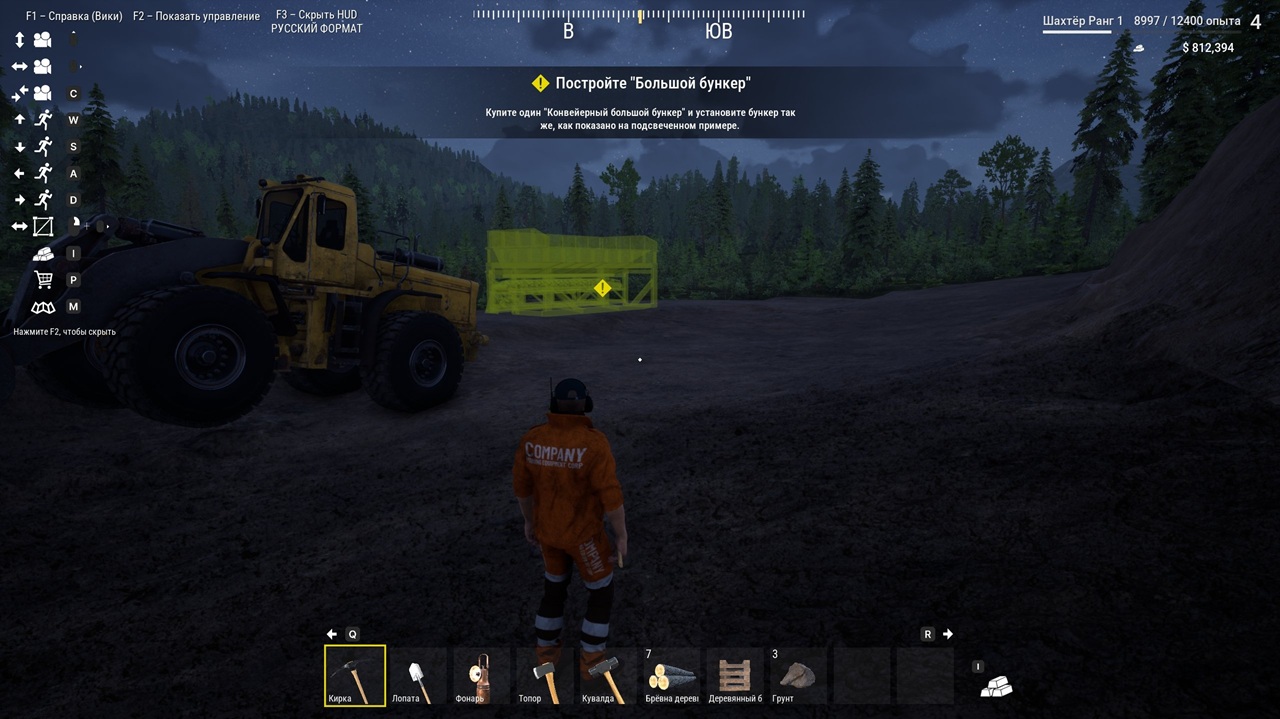Open the shop cart icon
This screenshot has width=1280, height=719.
pyautogui.click(x=43, y=280)
